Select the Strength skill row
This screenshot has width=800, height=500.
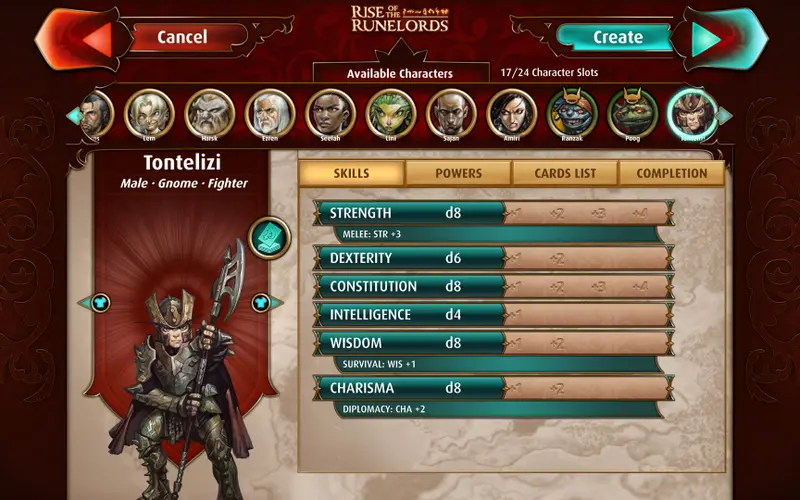410,213
